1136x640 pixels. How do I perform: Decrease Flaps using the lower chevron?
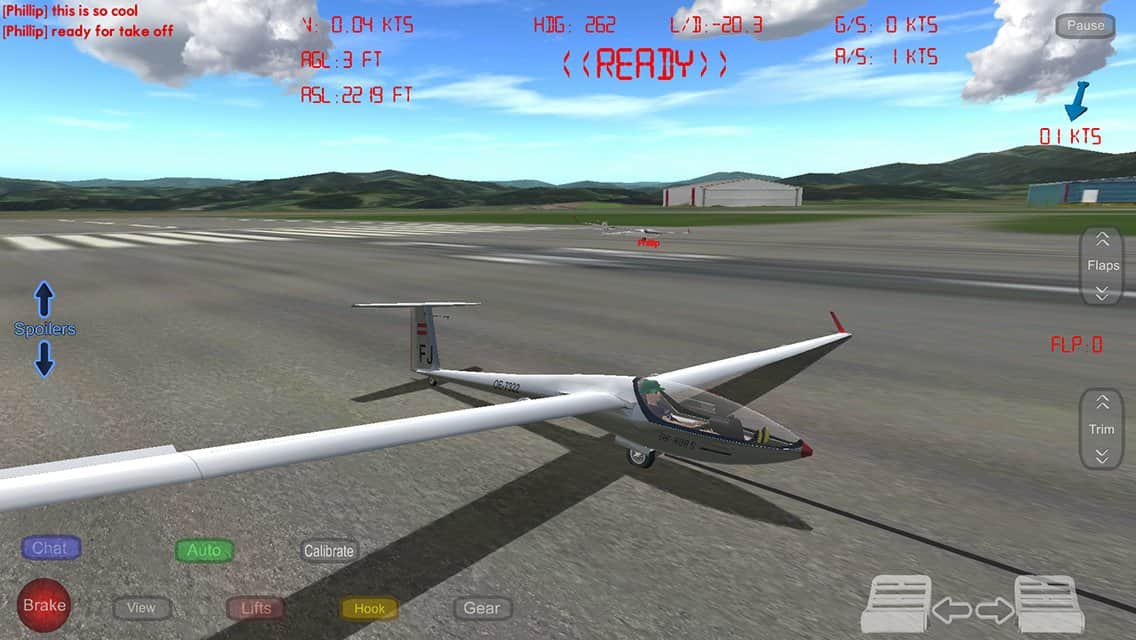[1102, 292]
